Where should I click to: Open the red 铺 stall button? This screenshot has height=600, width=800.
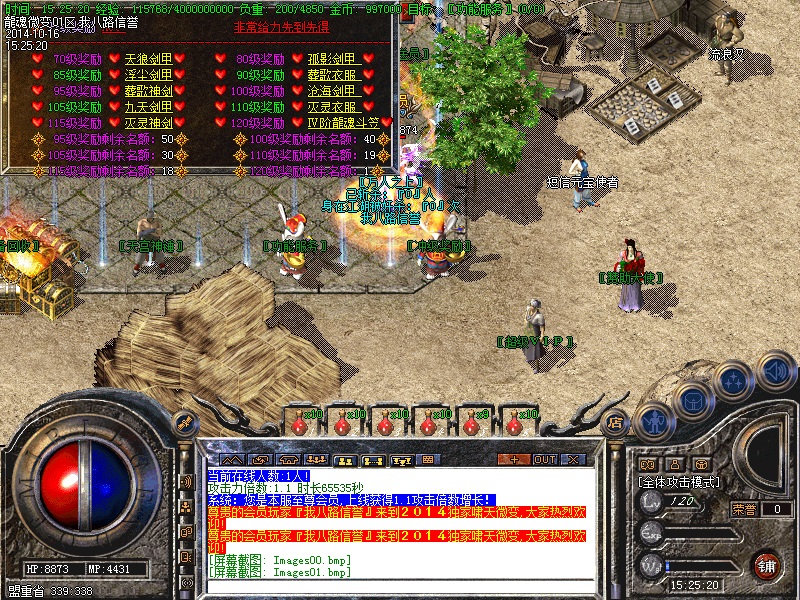pyautogui.click(x=767, y=564)
